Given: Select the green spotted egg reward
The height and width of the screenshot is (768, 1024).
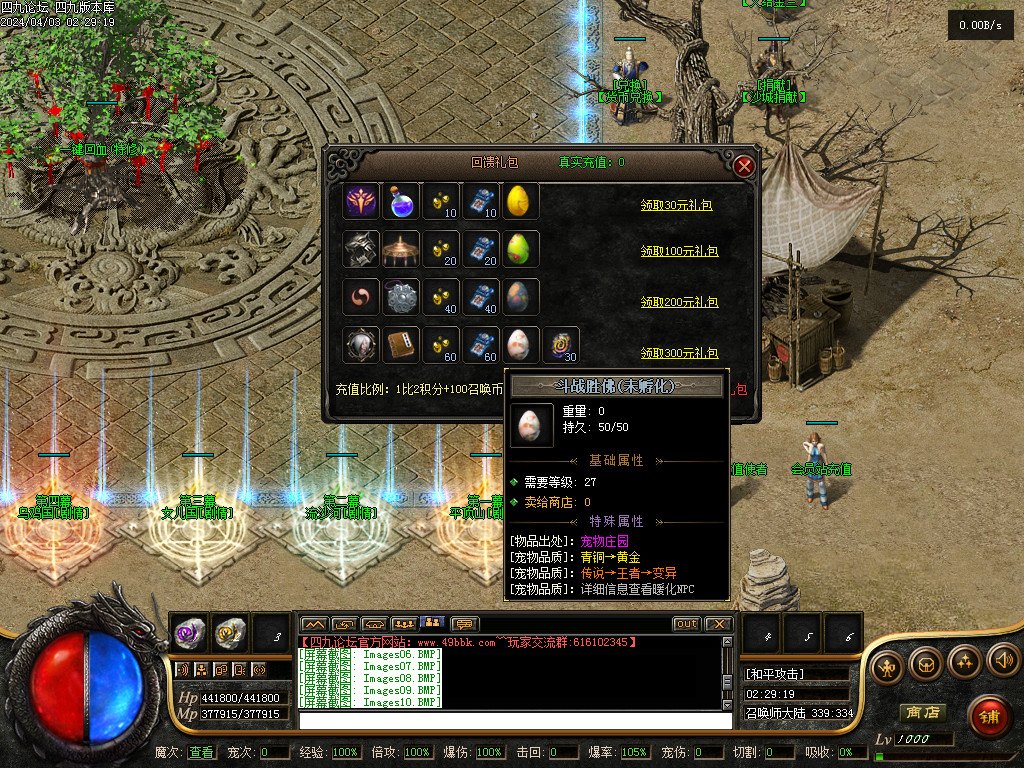Looking at the screenshot, I should [519, 249].
